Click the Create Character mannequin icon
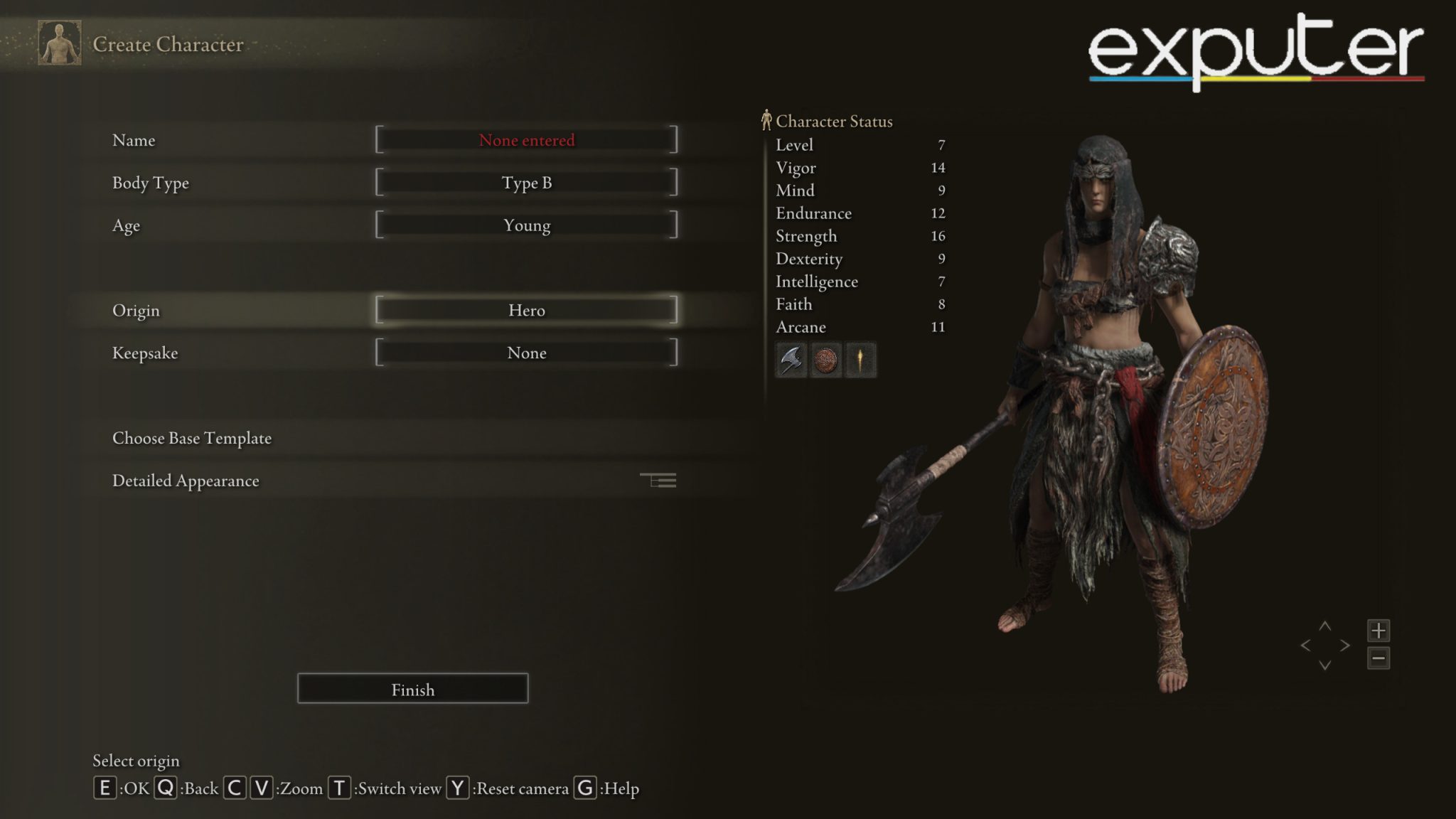Screen dimensions: 1456x819 pyautogui.click(x=60, y=44)
